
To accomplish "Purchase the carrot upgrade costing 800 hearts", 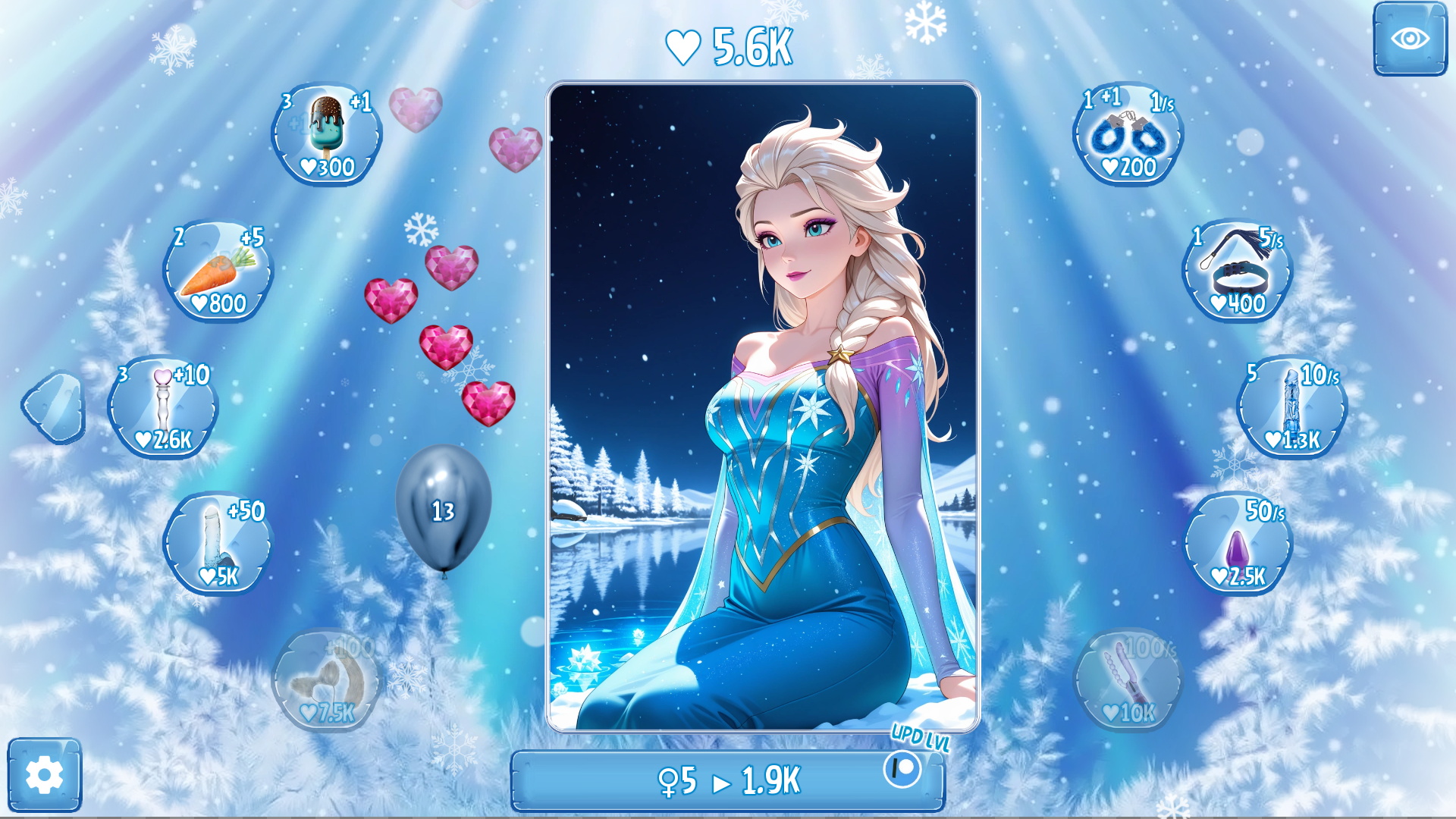I will pos(219,270).
